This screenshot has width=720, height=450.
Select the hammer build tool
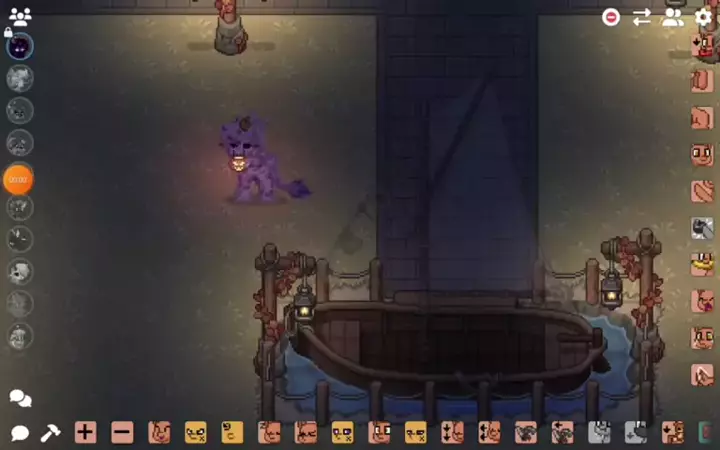click(x=50, y=433)
